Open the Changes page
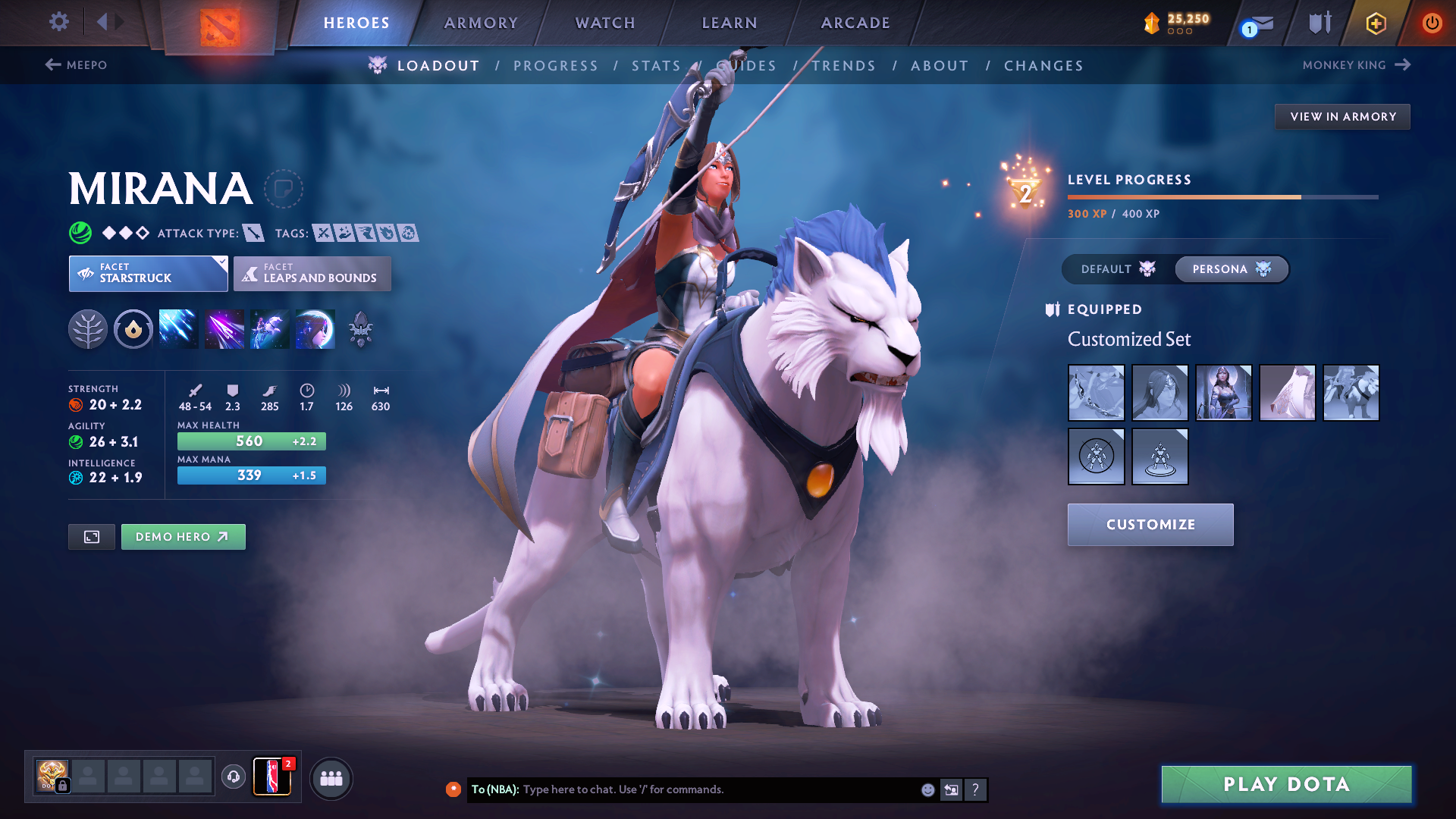The height and width of the screenshot is (819, 1456). [x=1043, y=66]
